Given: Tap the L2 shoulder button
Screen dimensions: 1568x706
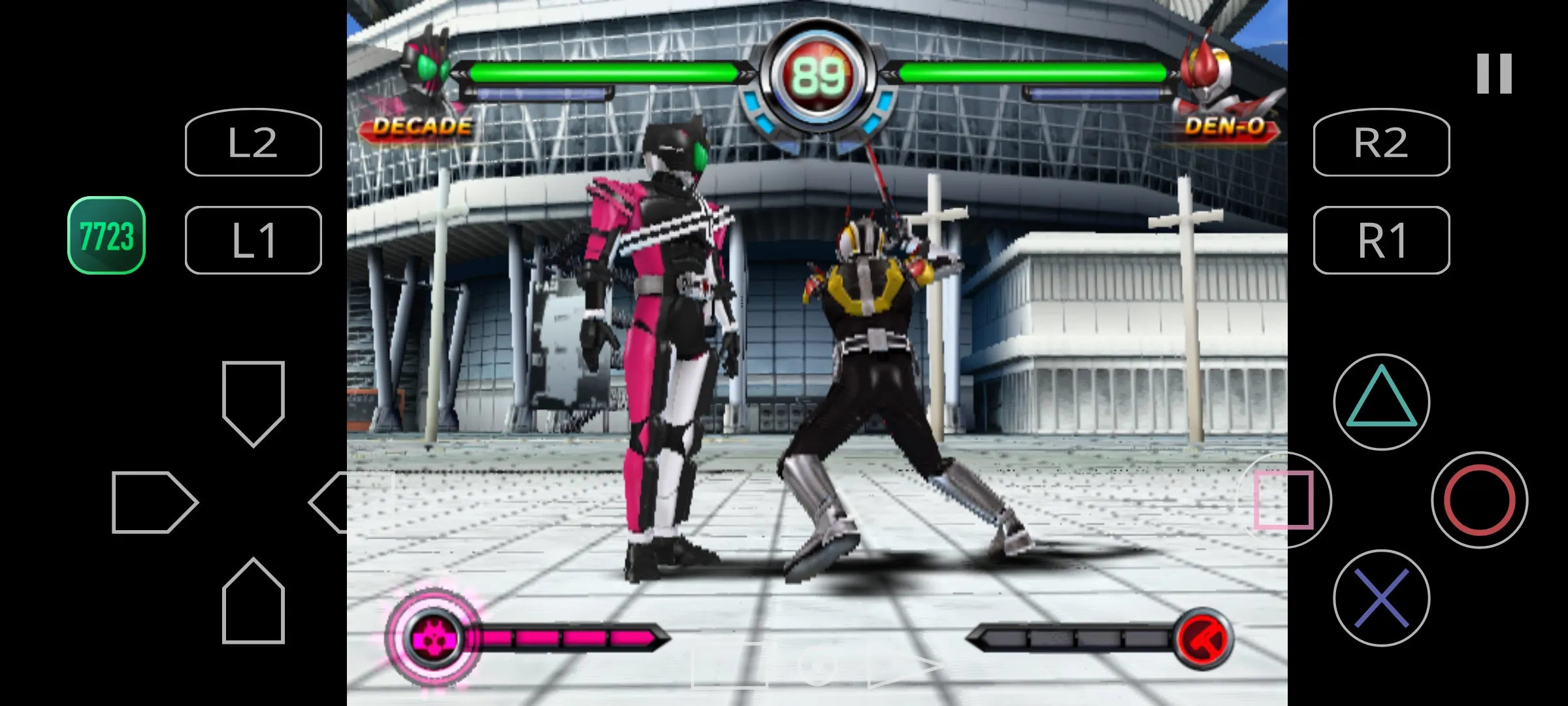Looking at the screenshot, I should 253,143.
